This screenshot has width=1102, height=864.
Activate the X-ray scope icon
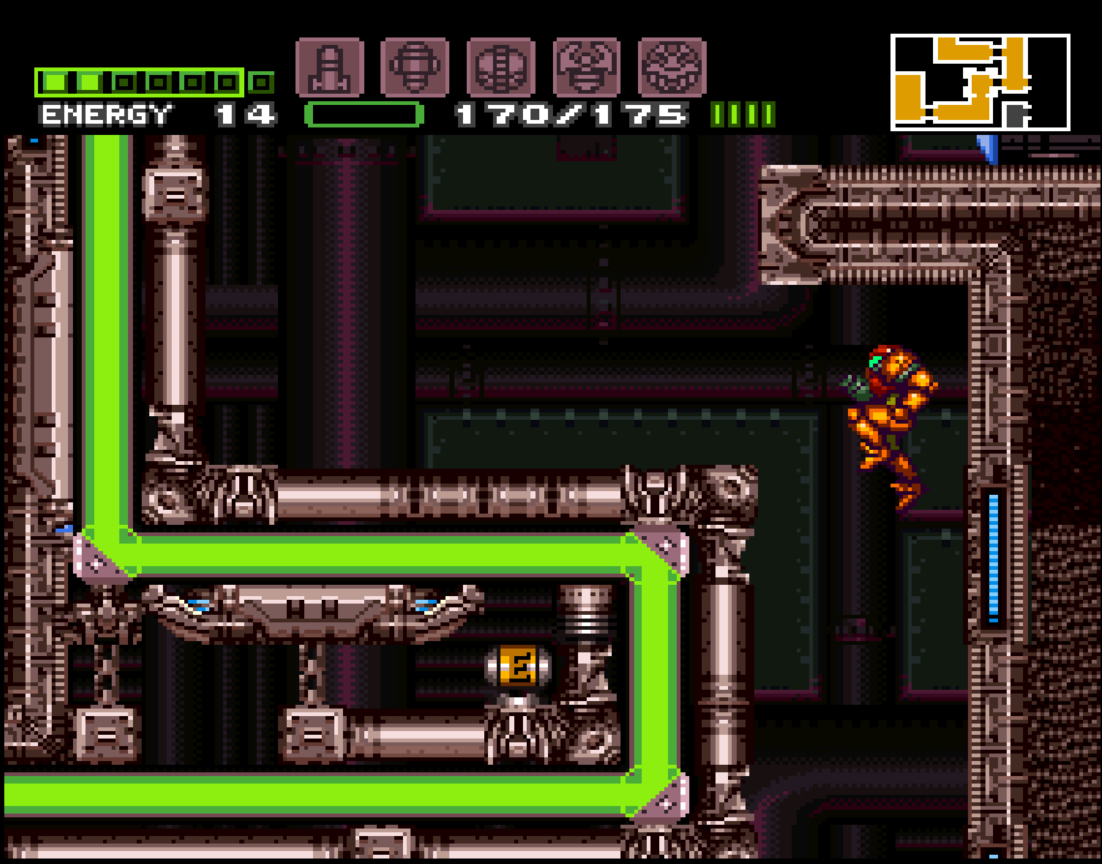[x=673, y=68]
